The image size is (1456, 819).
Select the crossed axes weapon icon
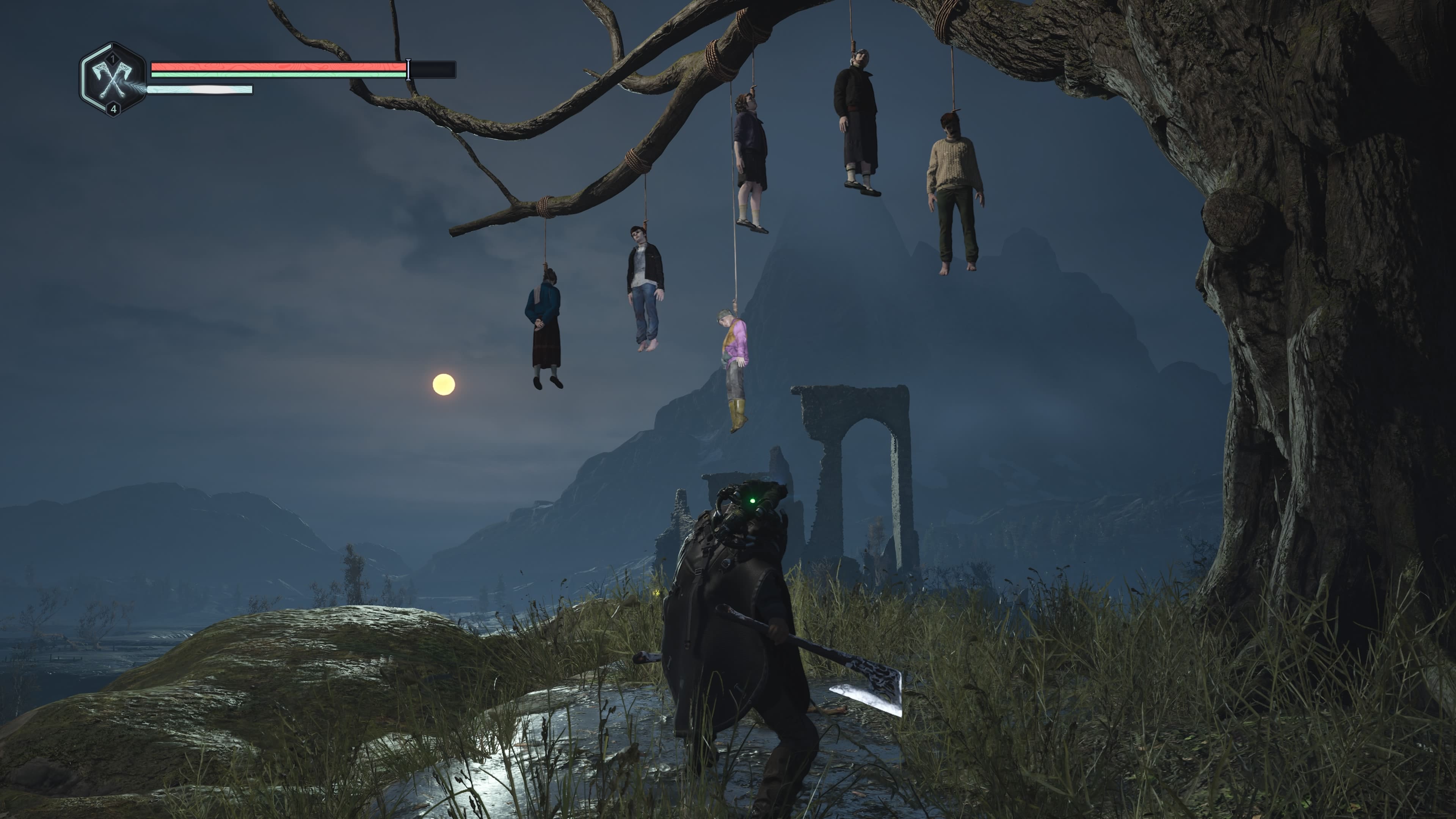113,80
